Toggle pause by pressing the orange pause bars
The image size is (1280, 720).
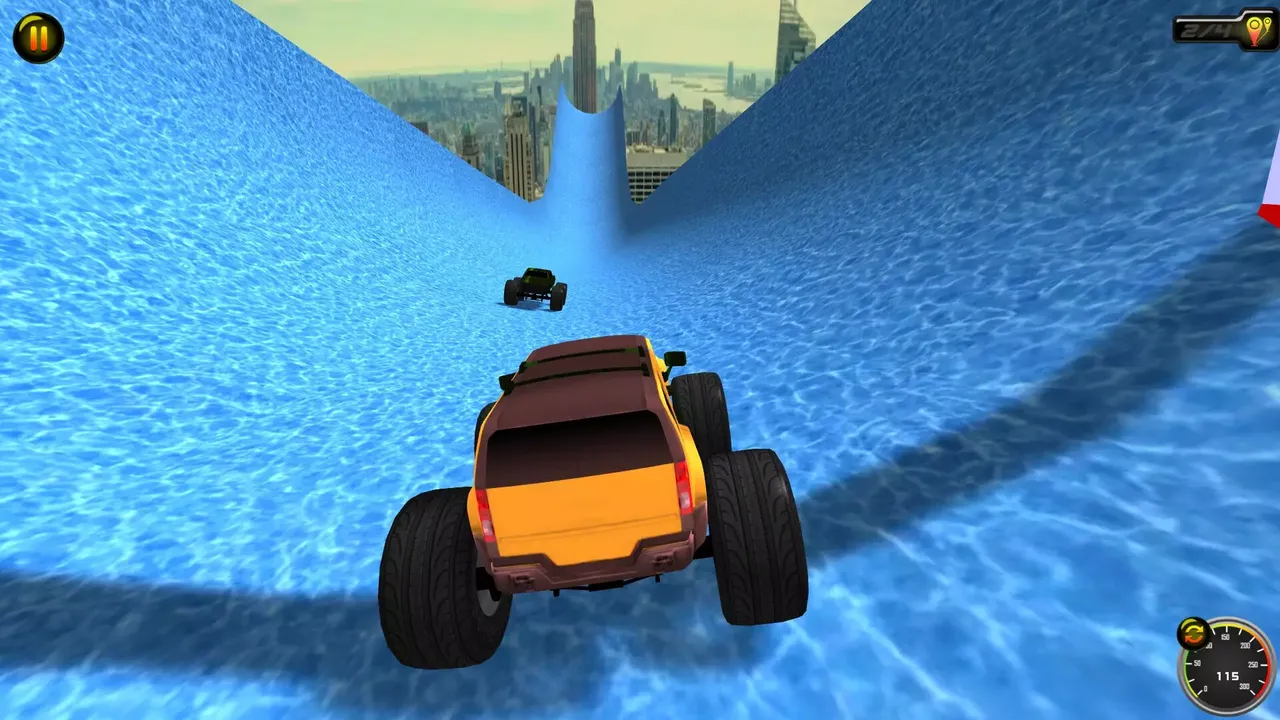click(x=38, y=38)
